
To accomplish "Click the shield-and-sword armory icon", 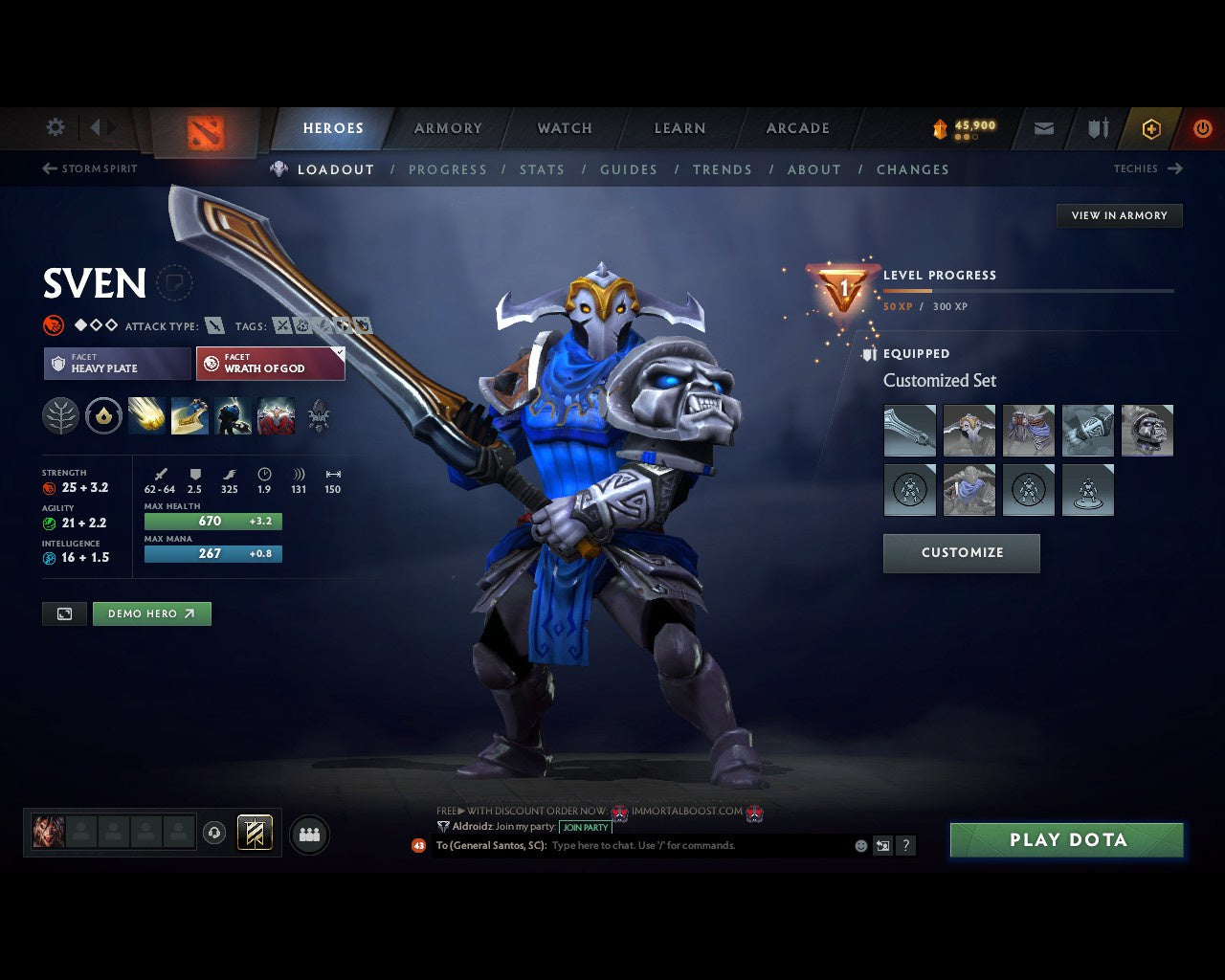I will coord(1096,127).
